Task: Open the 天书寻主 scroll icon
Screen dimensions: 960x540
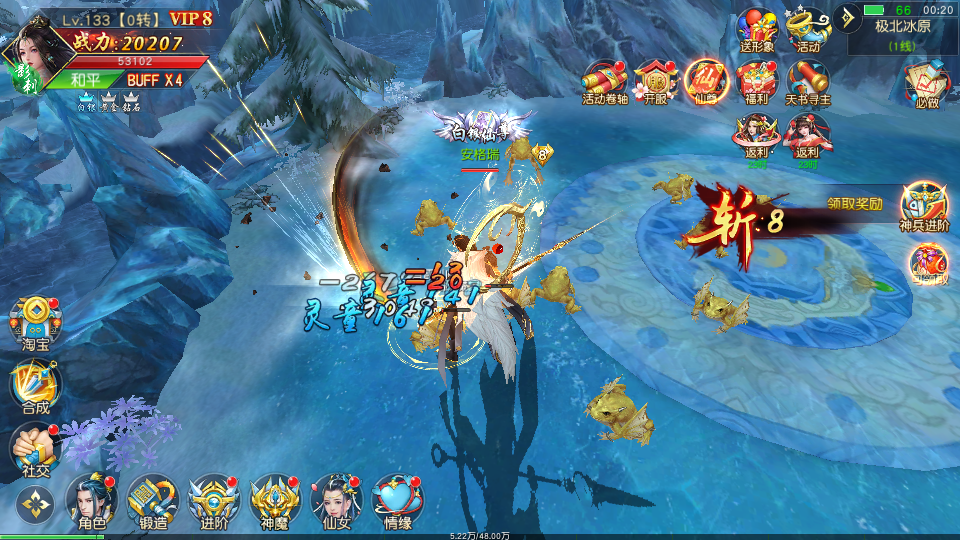Action: 808,79
